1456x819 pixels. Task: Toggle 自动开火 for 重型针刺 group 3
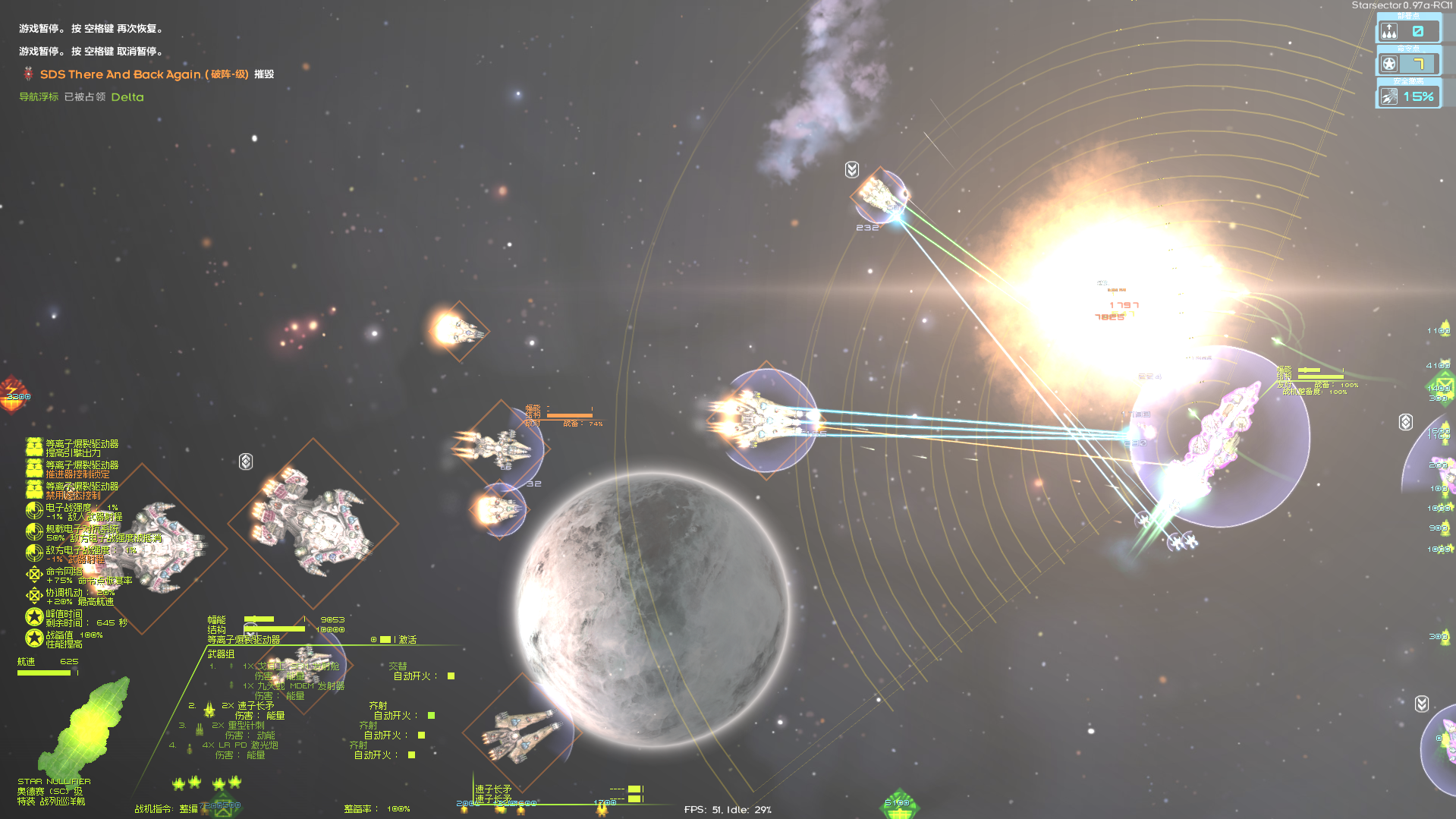pyautogui.click(x=421, y=736)
